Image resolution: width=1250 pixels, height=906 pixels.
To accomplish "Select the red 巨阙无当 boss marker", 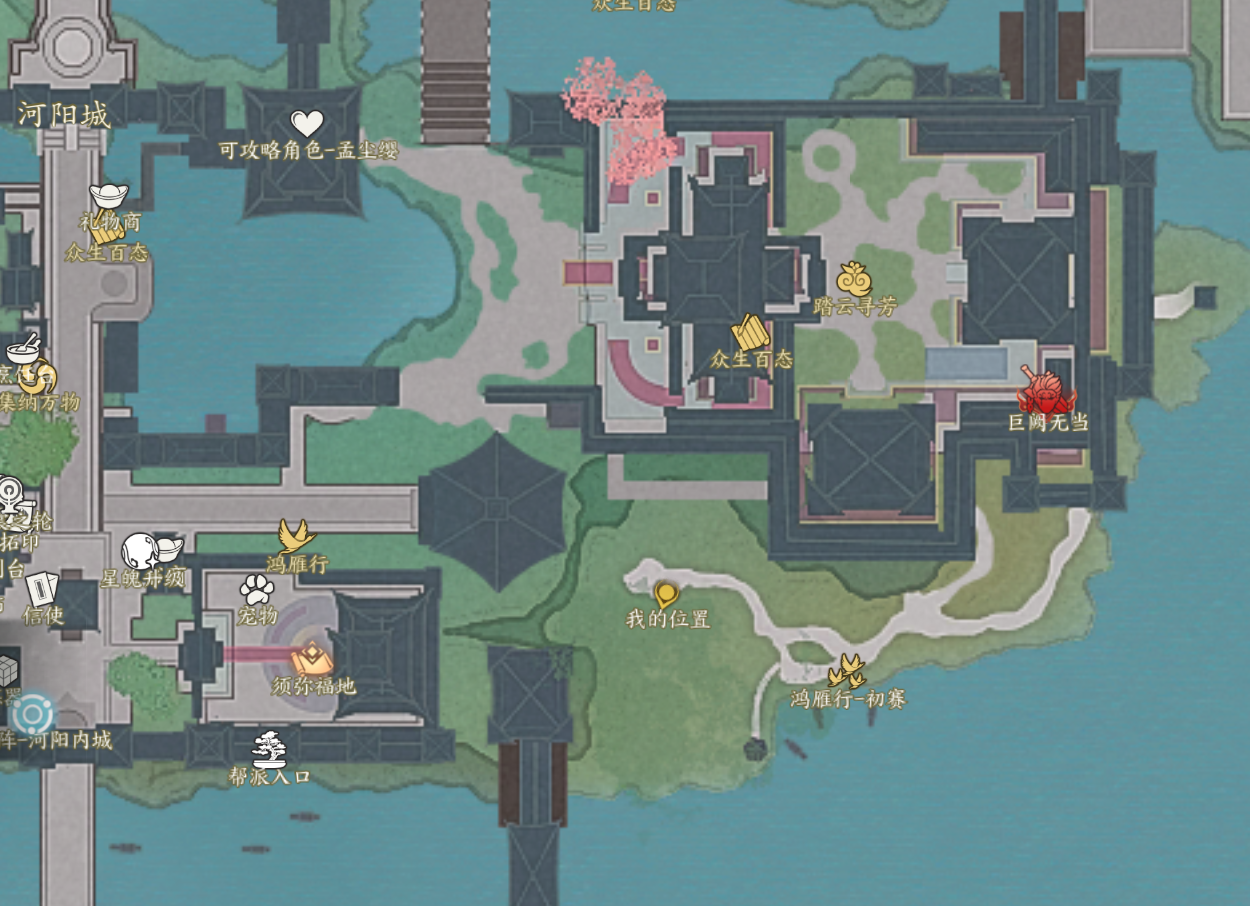I will 1046,391.
